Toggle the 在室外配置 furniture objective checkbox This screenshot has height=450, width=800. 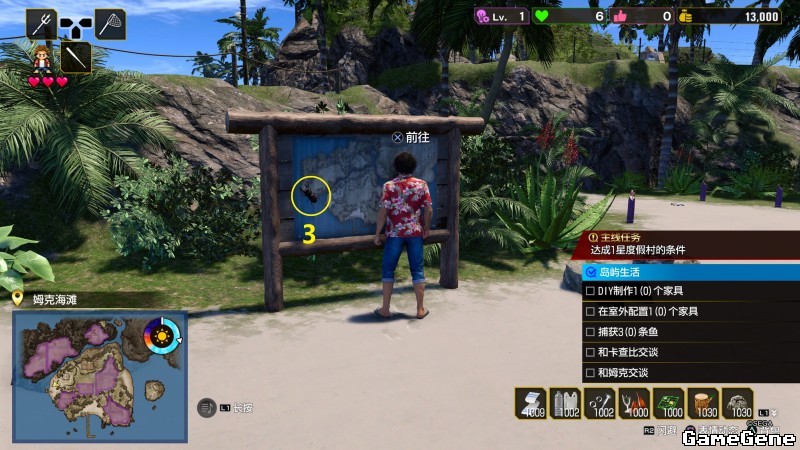[x=591, y=311]
